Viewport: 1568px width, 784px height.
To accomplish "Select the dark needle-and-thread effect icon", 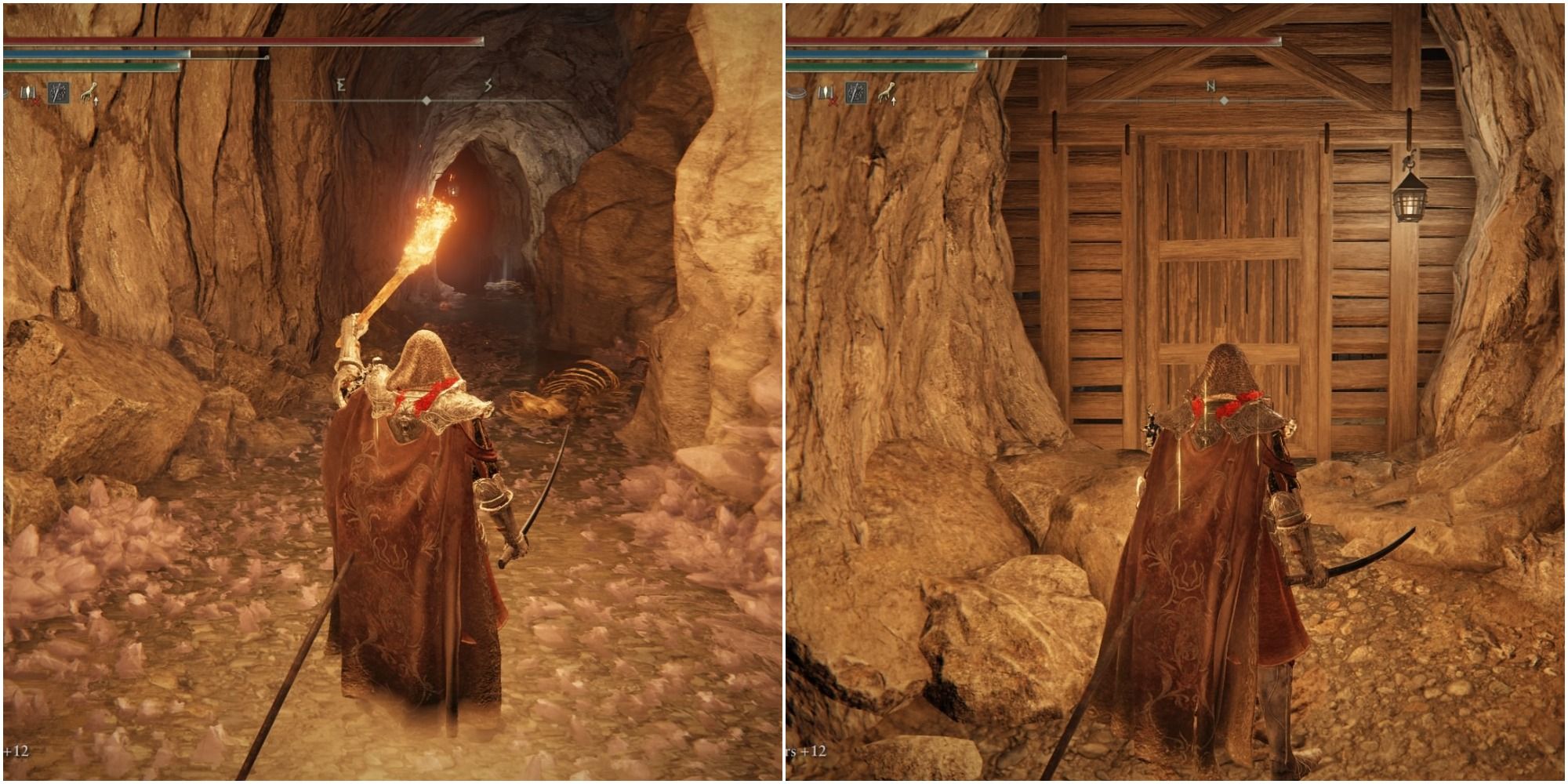I will (56, 93).
